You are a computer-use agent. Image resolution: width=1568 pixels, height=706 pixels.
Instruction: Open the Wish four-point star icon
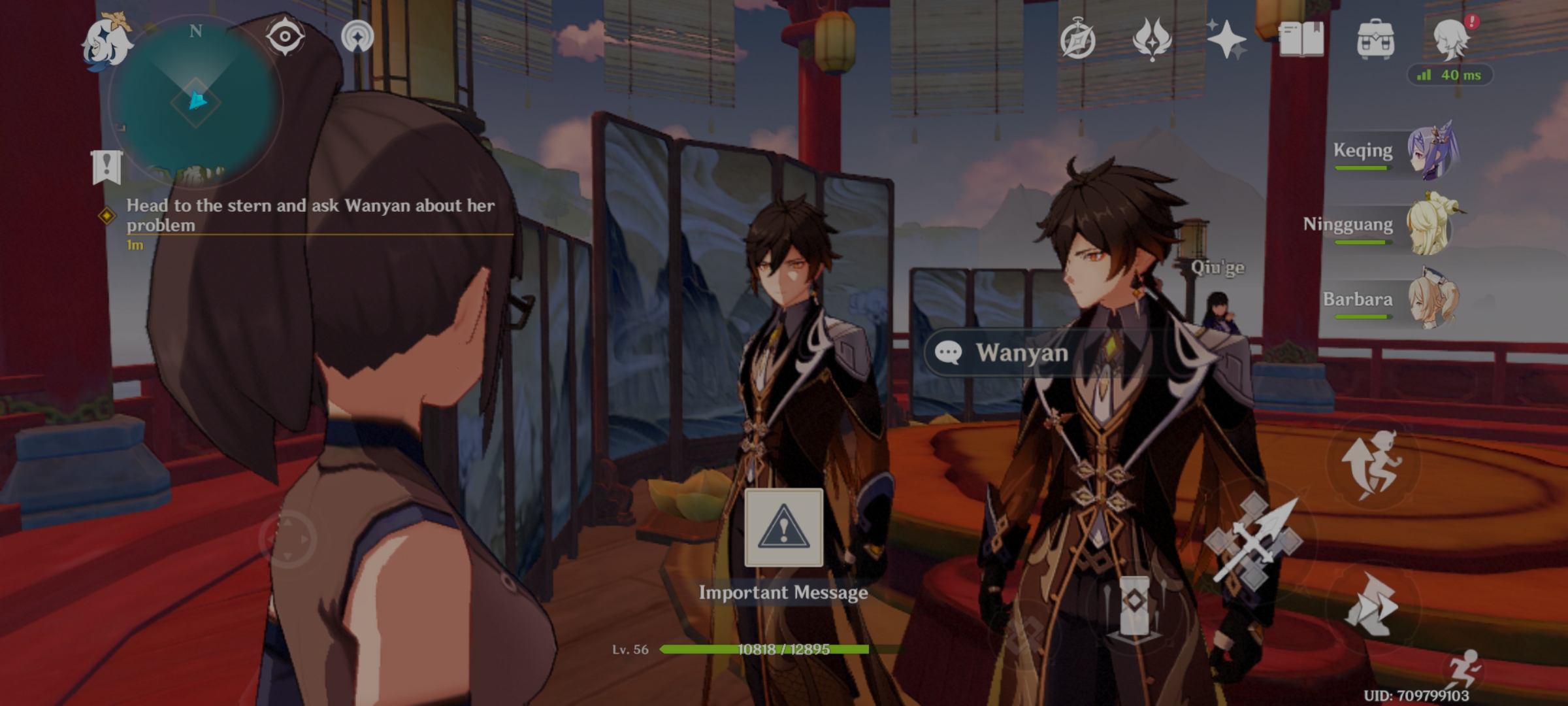[1226, 39]
